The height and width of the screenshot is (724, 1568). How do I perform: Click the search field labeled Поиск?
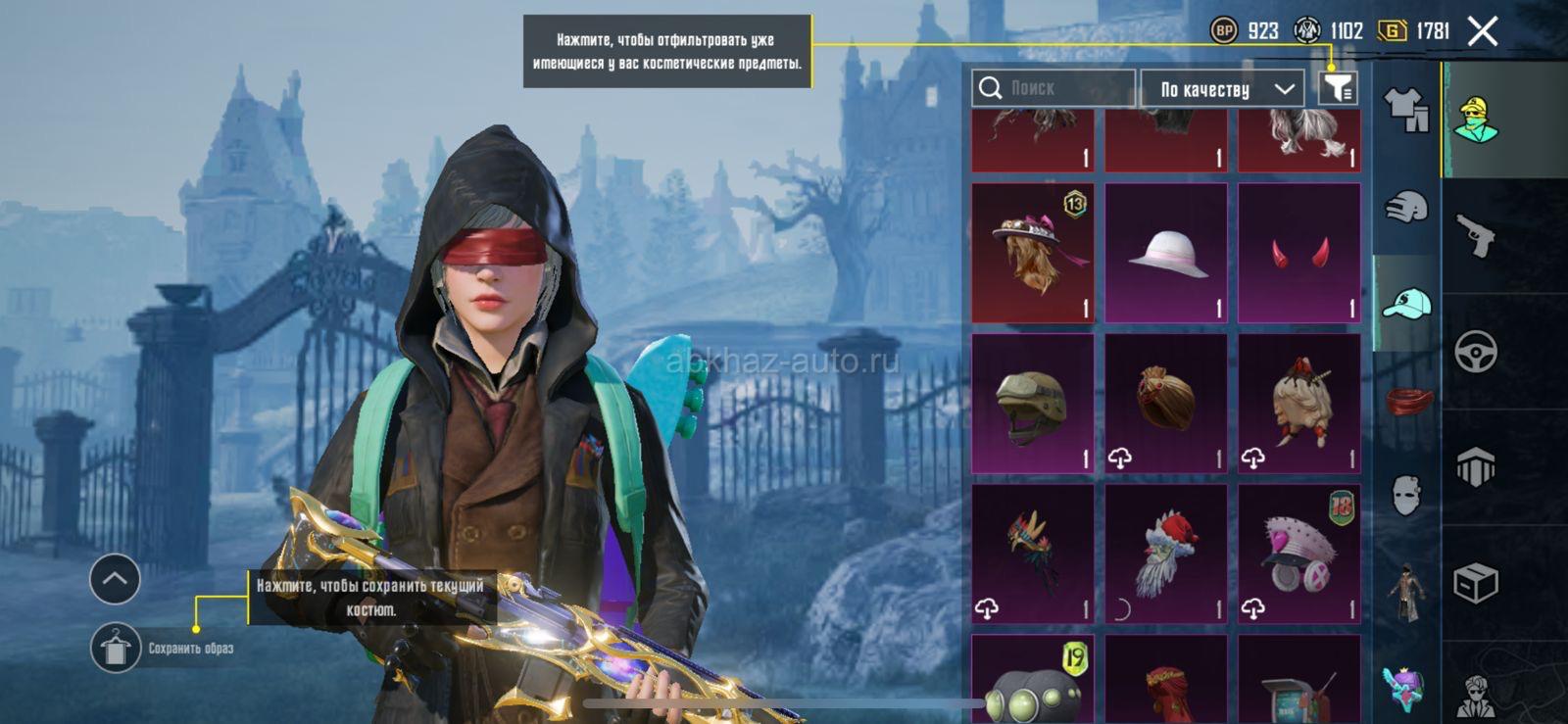click(x=1053, y=88)
